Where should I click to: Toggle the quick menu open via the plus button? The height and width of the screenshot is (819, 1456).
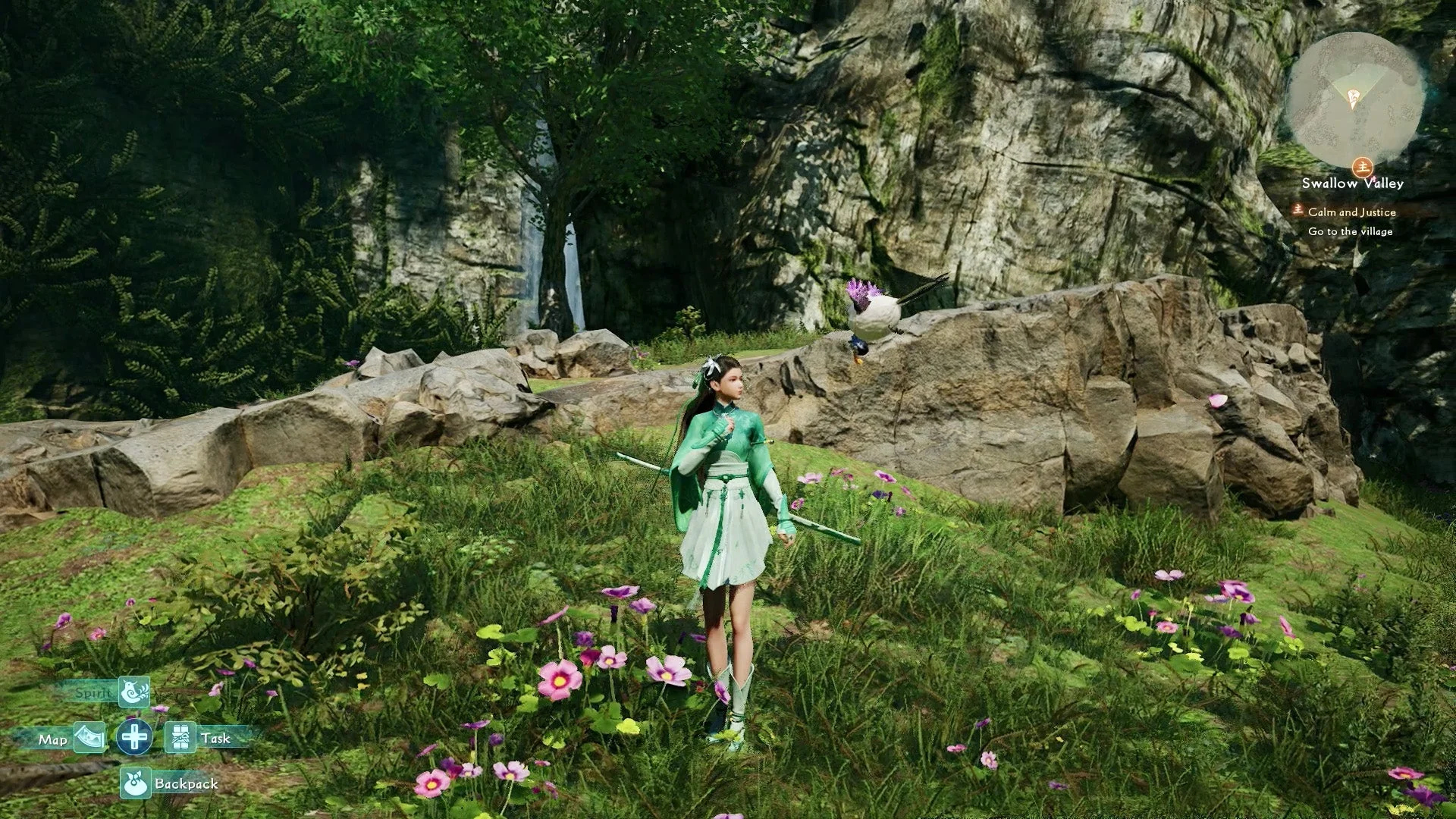pos(135,736)
